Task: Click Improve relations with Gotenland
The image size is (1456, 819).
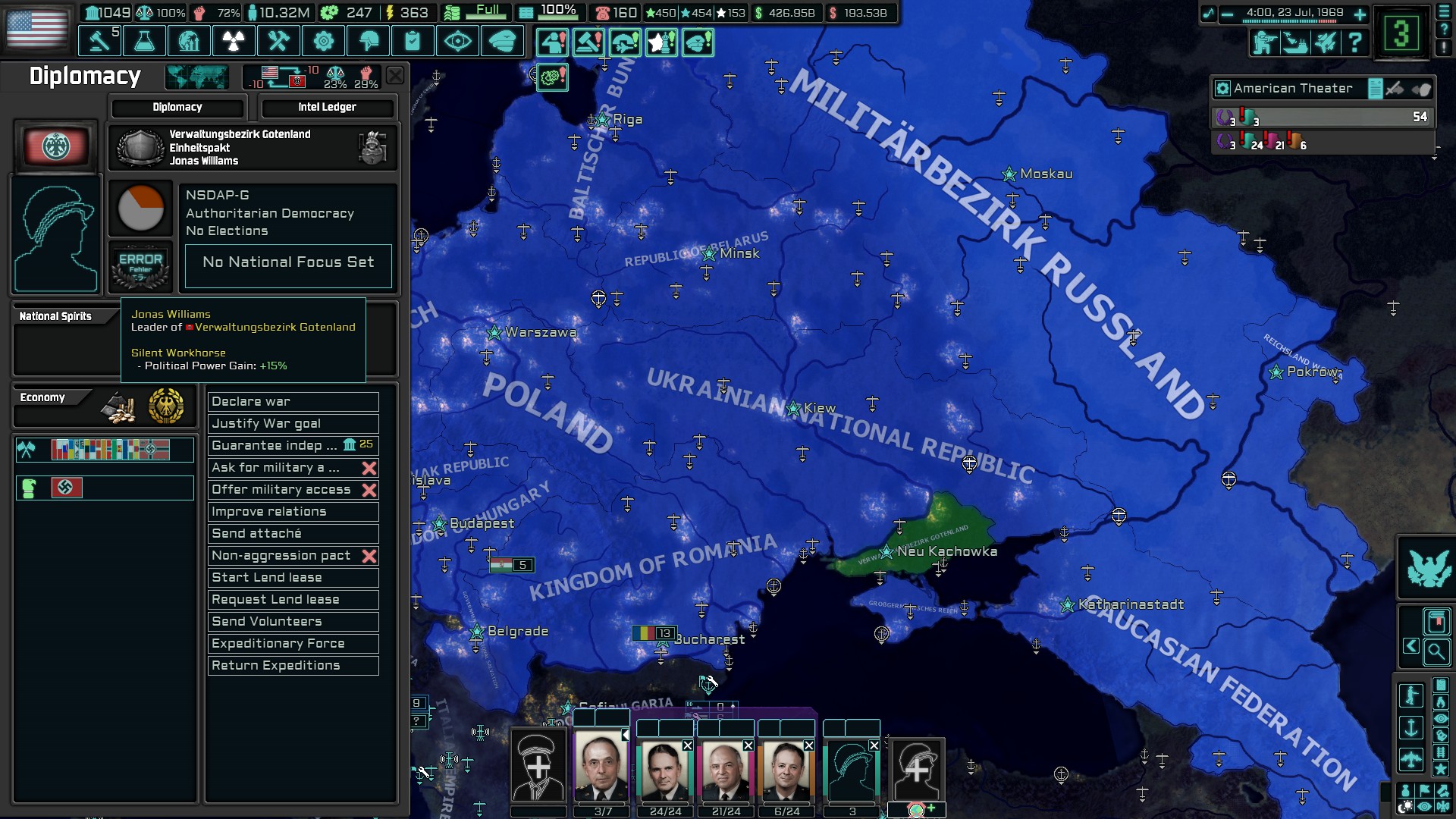Action: click(x=292, y=511)
